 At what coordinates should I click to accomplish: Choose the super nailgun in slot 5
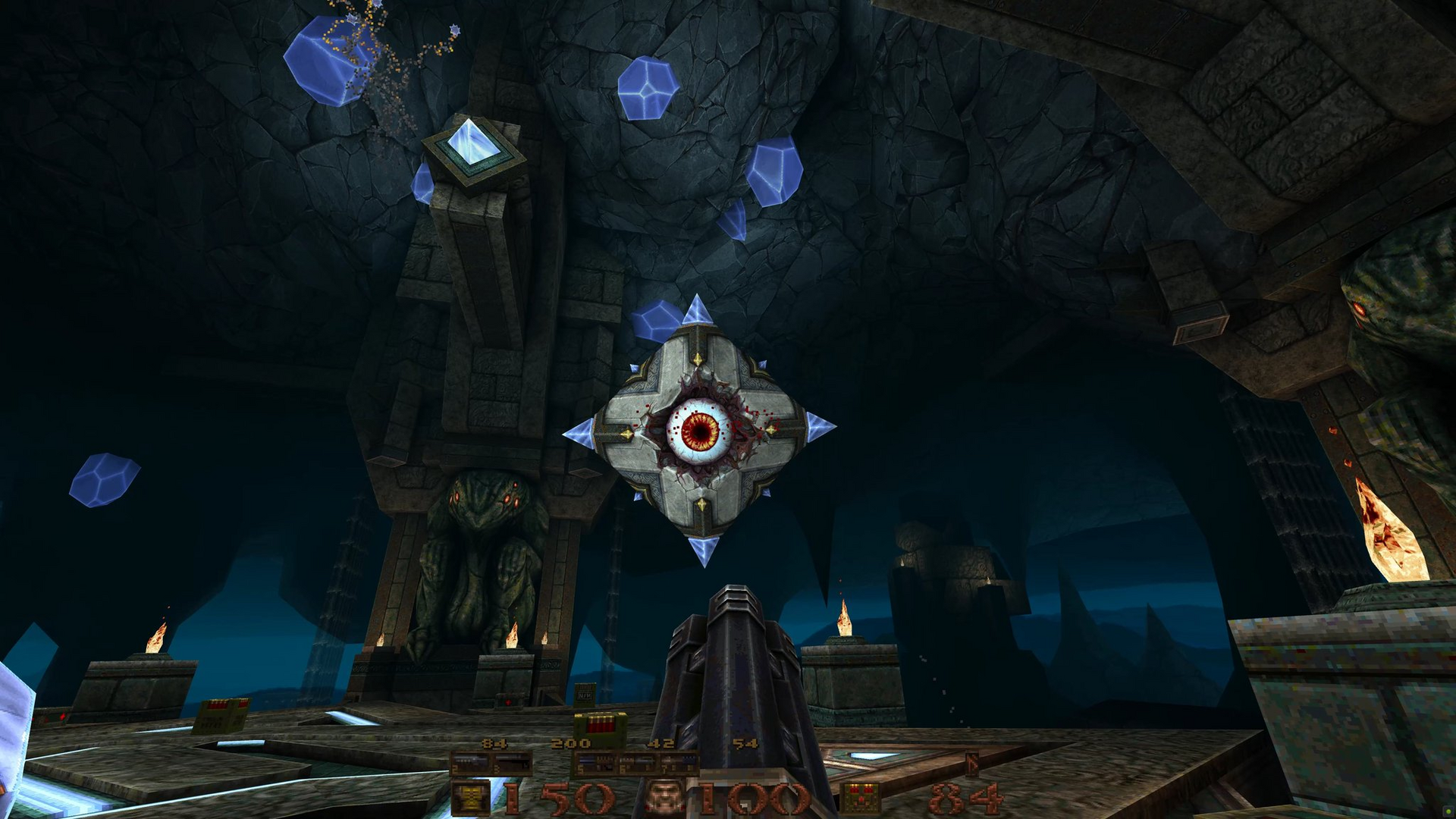point(594,763)
